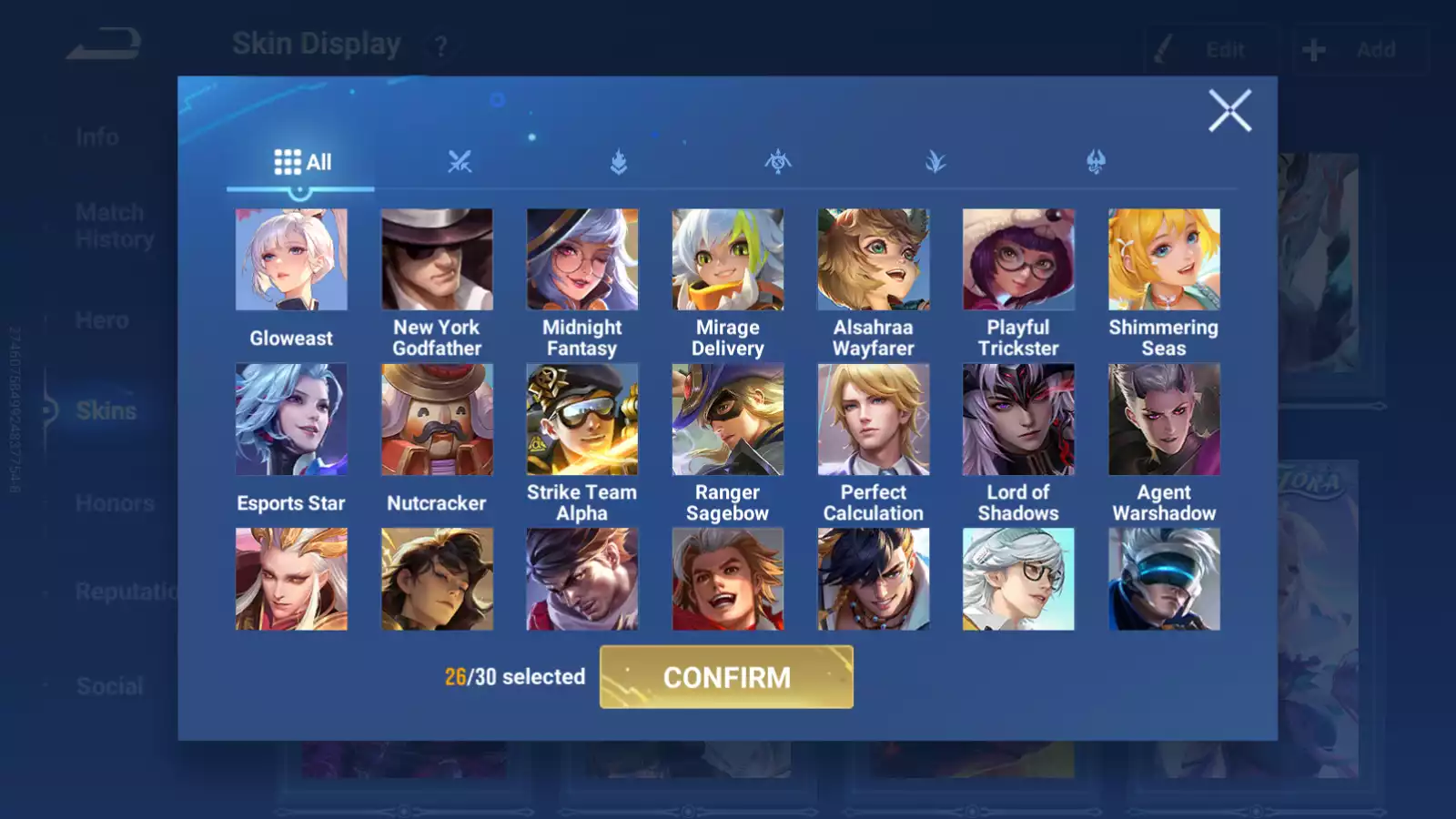Select the white-haired skin with black glasses

[x=1018, y=580]
